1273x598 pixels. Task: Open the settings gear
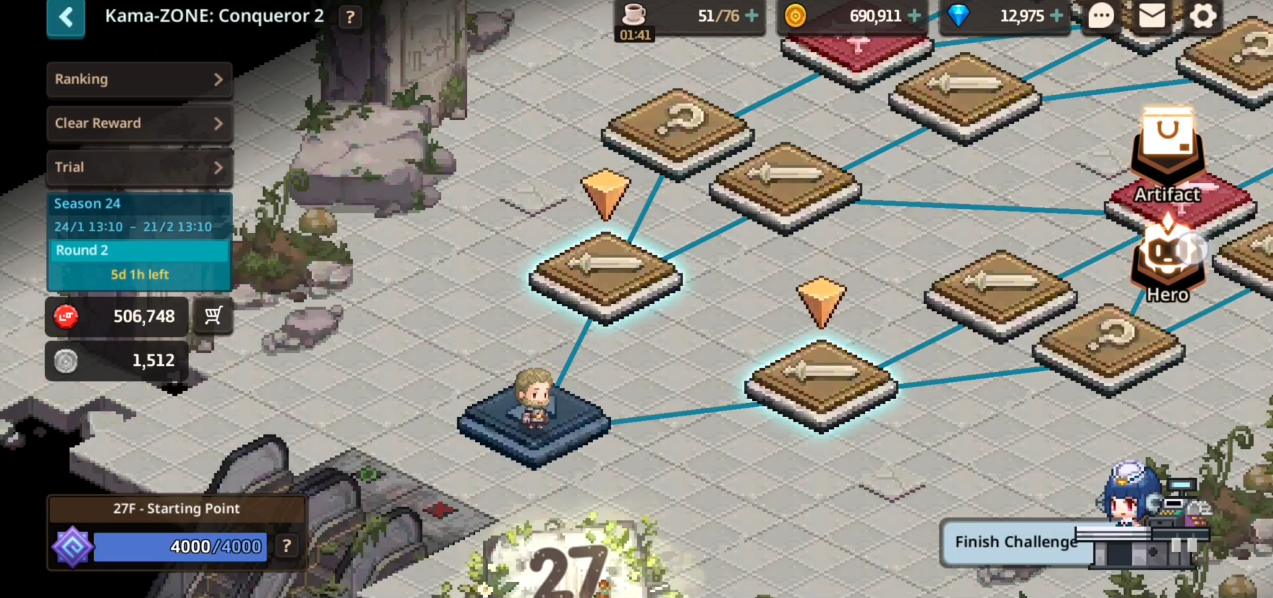click(x=1203, y=16)
